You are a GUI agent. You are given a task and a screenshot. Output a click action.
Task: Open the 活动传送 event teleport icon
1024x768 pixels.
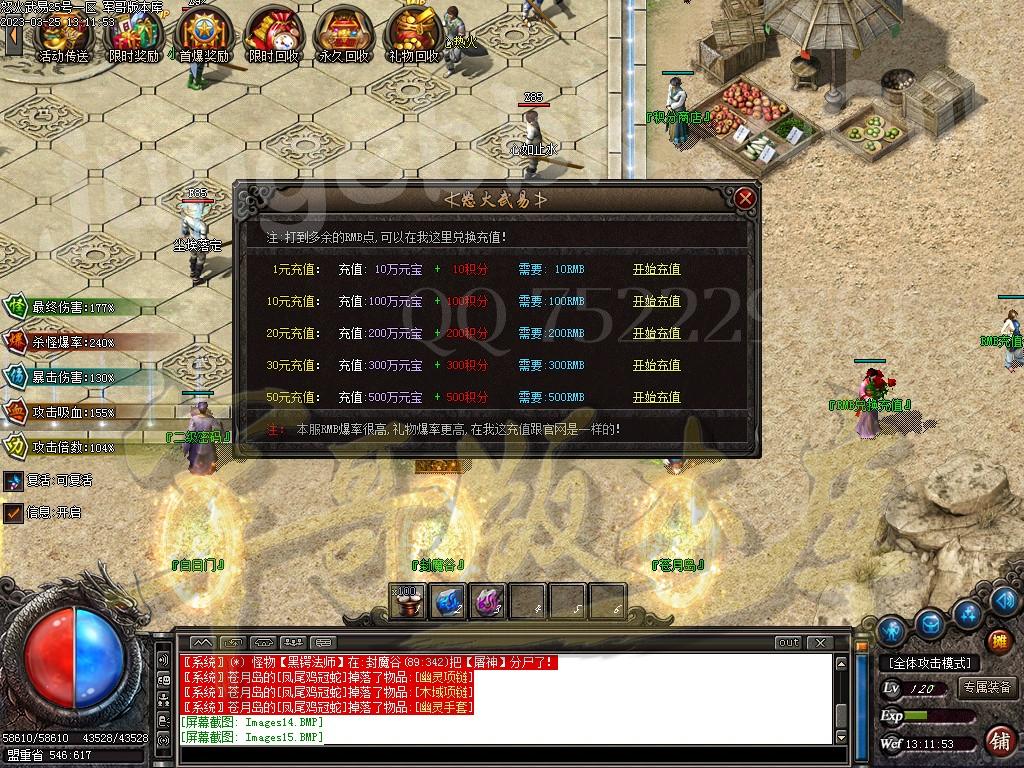(x=62, y=34)
